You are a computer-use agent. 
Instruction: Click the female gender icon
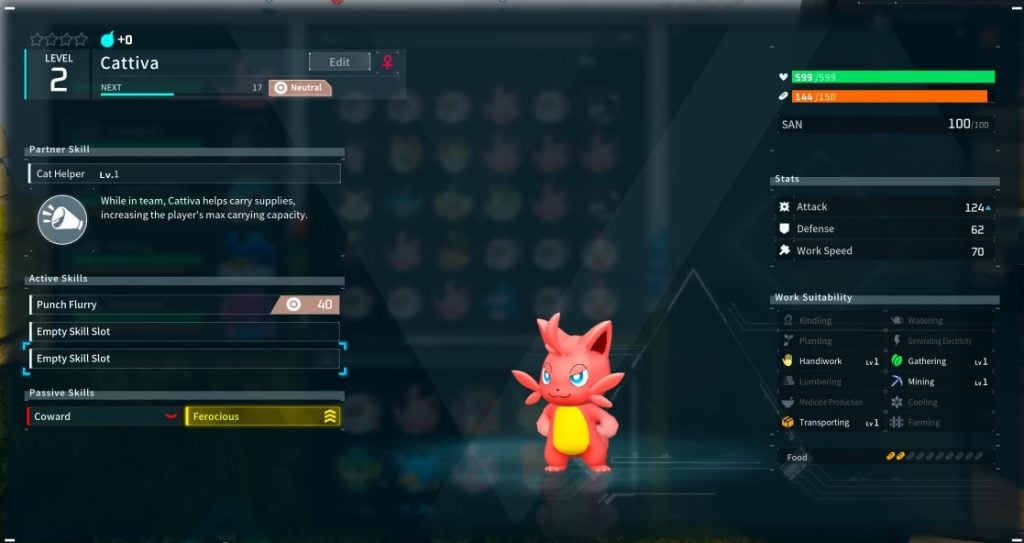click(387, 62)
